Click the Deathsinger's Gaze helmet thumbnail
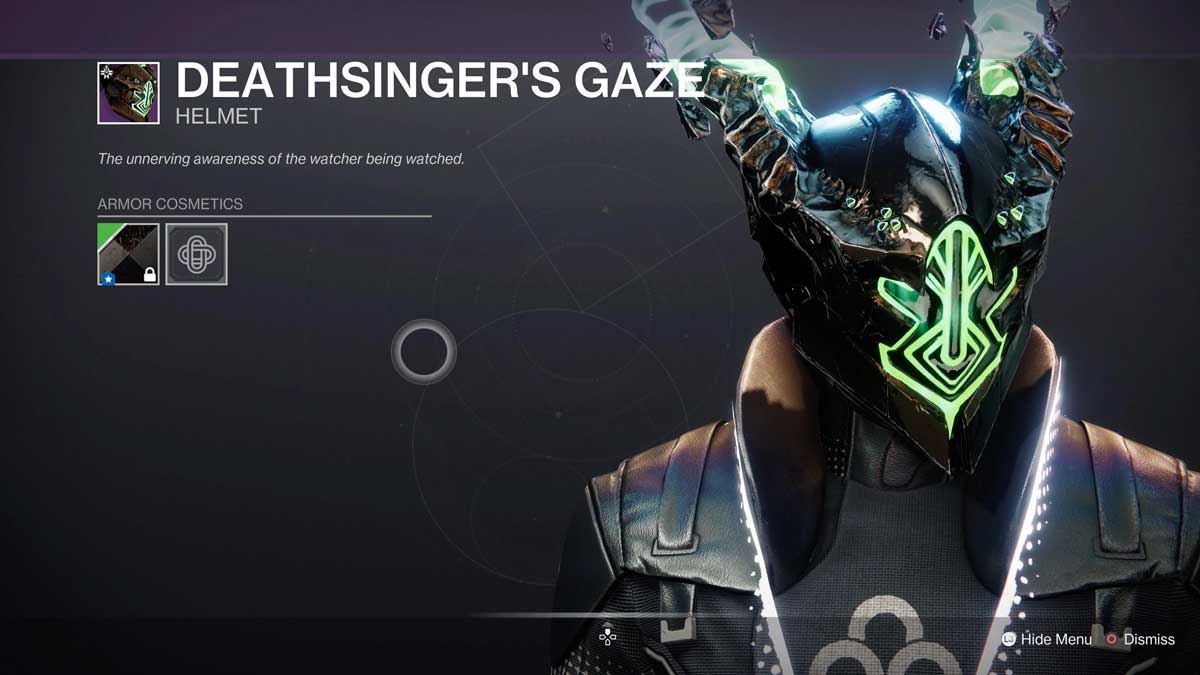This screenshot has width=1200, height=675. [128, 93]
